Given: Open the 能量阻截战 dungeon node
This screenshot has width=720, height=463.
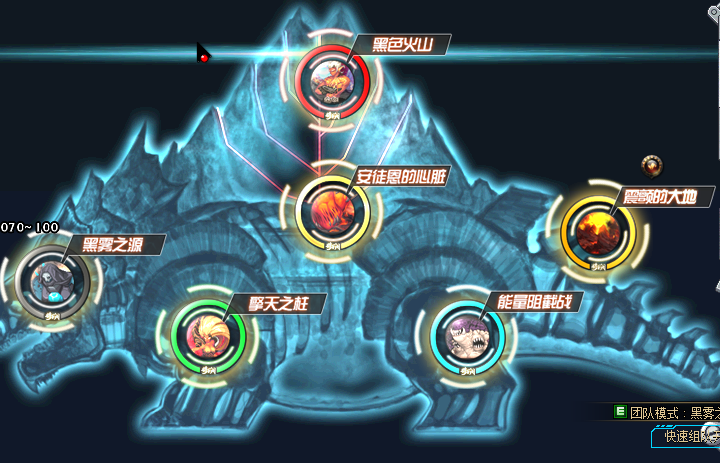Looking at the screenshot, I should click(x=468, y=337).
